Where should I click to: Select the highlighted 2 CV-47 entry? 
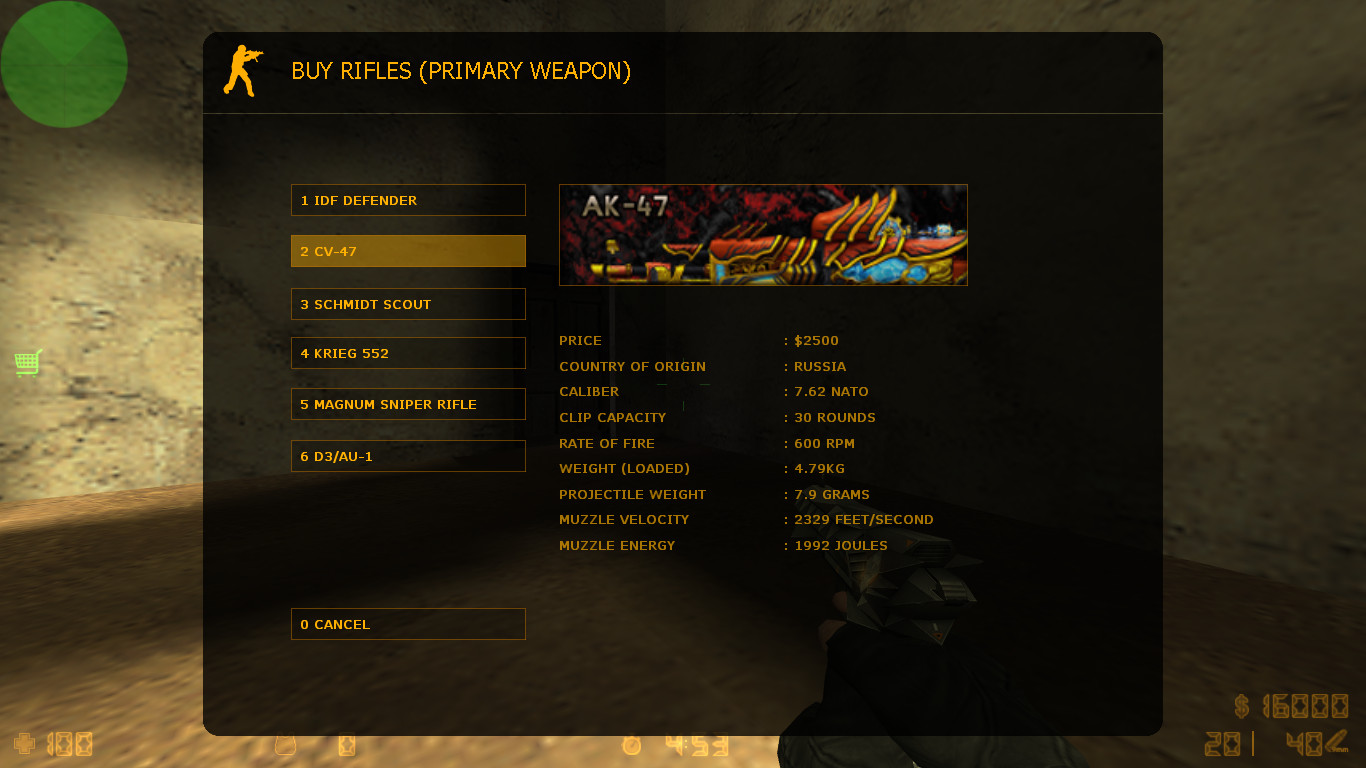pyautogui.click(x=407, y=251)
